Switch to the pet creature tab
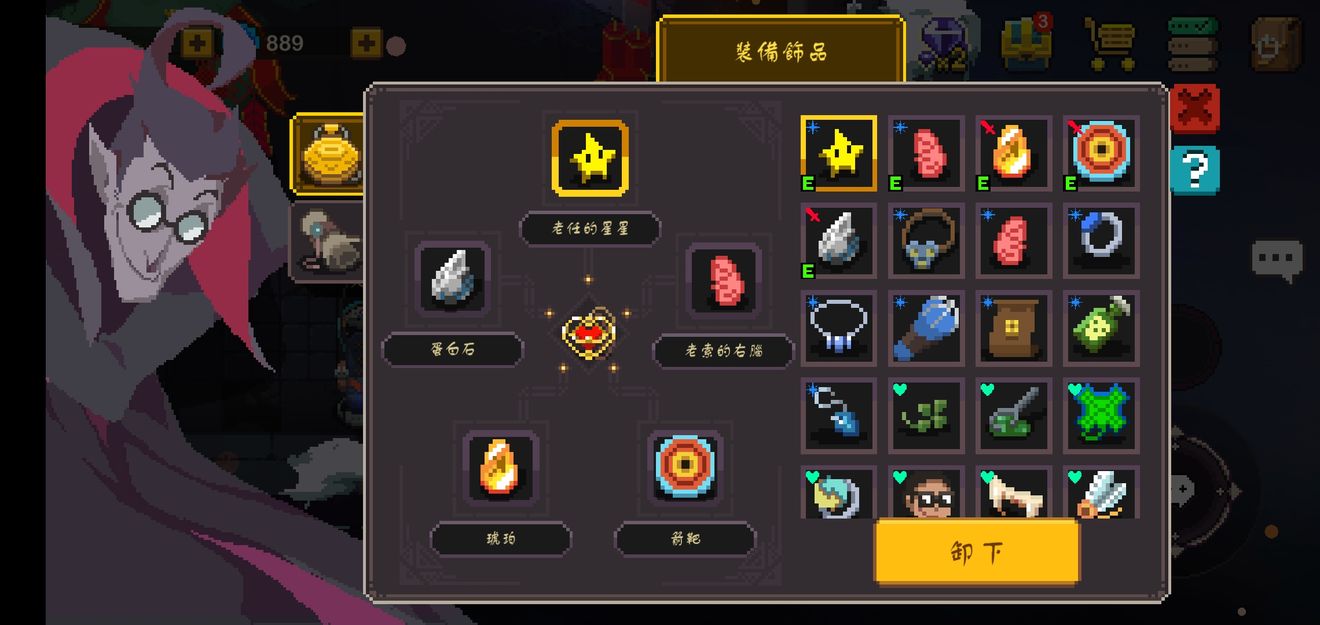 pyautogui.click(x=326, y=241)
